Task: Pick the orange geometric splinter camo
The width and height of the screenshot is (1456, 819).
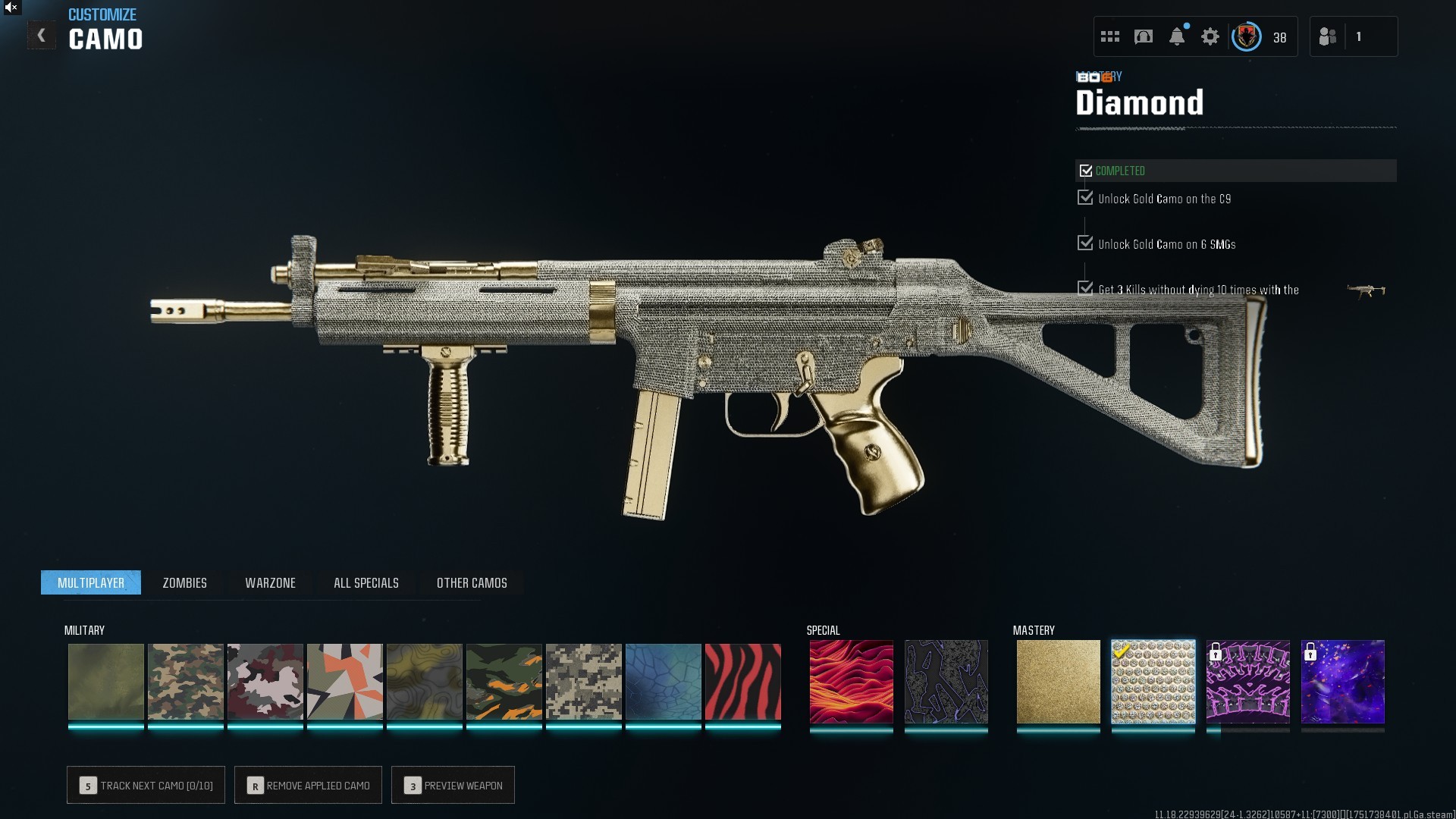Action: click(x=344, y=682)
